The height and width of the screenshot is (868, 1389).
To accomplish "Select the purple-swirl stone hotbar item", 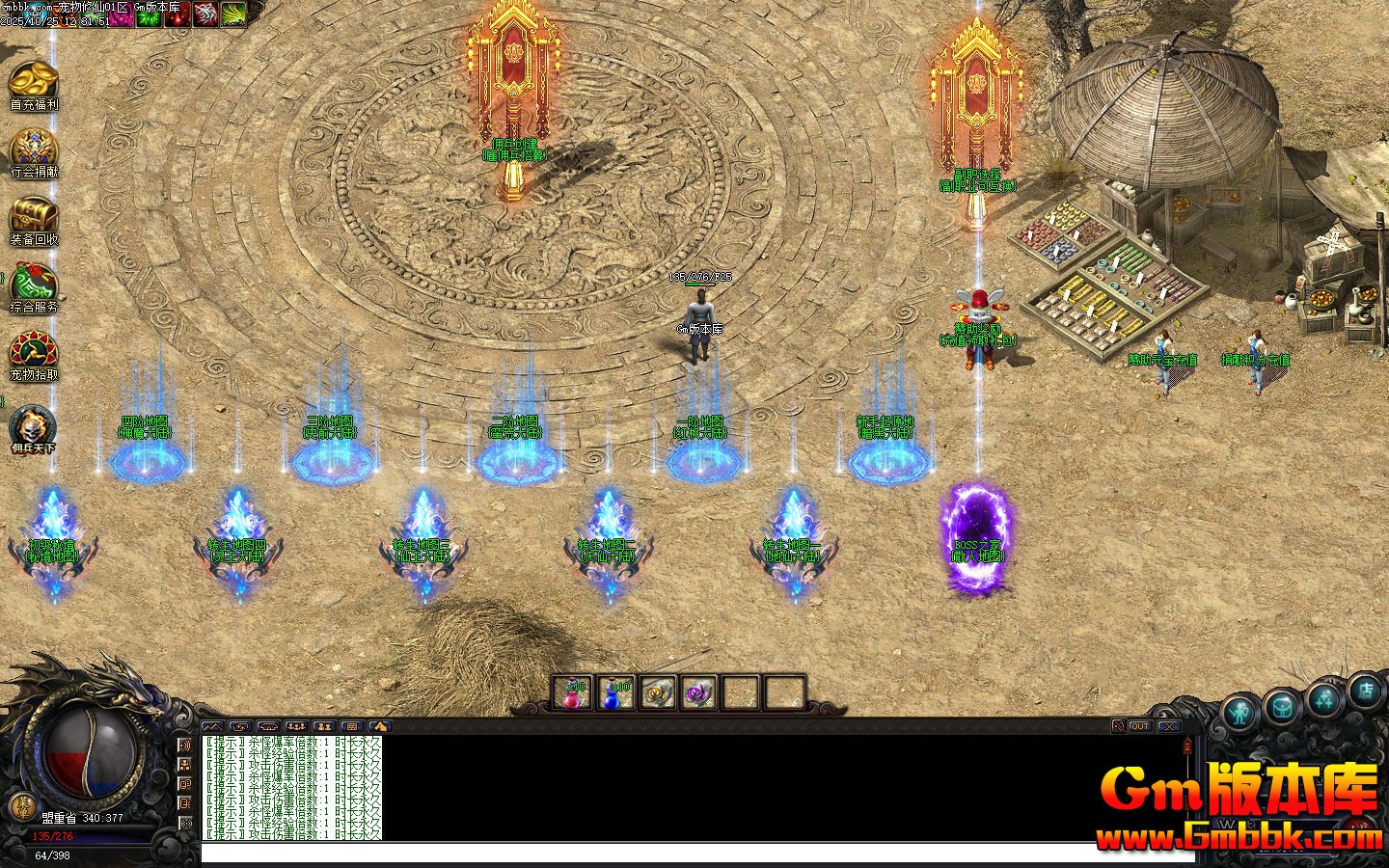I will 699,692.
